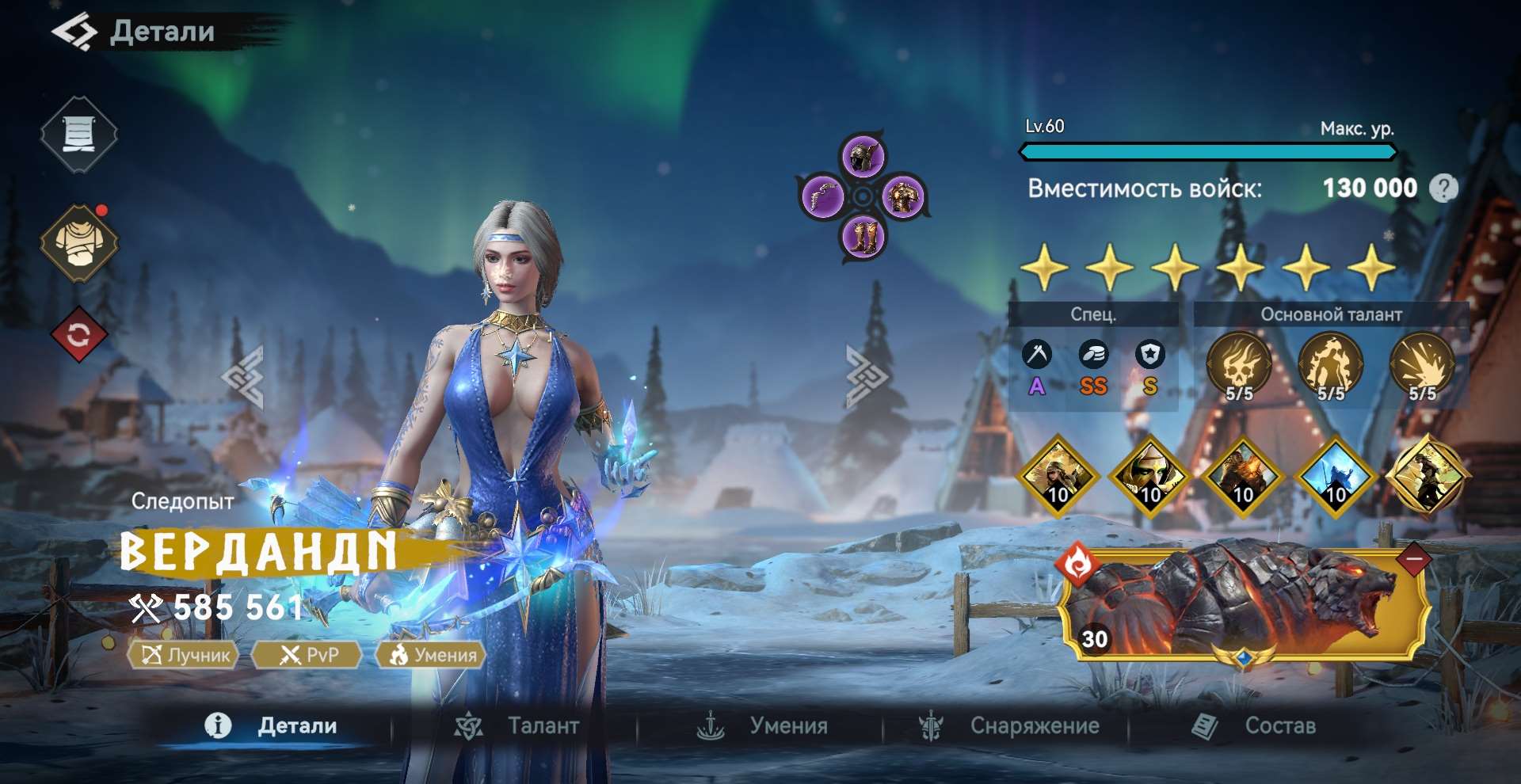This screenshot has height=784, width=1521.
Task: Switch to the Состав tab
Action: click(x=1255, y=725)
